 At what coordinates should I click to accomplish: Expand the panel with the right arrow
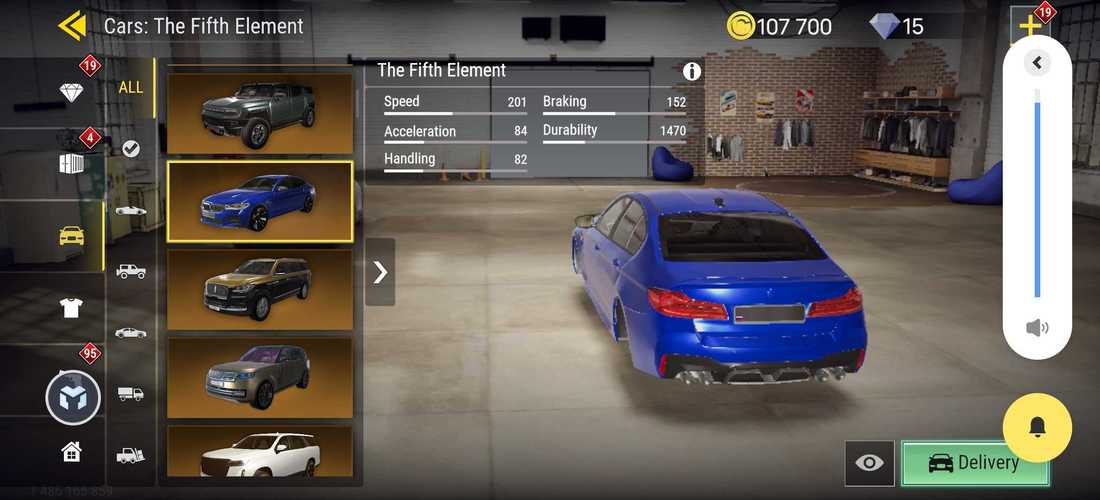pos(380,272)
